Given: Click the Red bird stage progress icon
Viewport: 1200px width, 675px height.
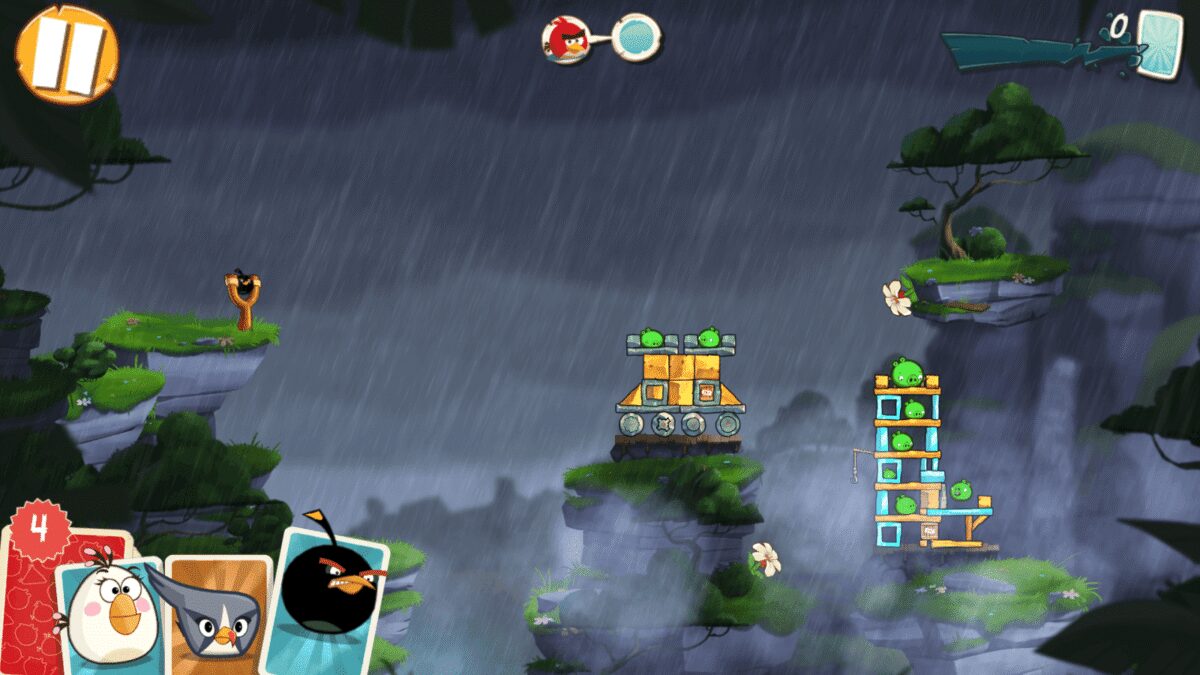Looking at the screenshot, I should 565,39.
